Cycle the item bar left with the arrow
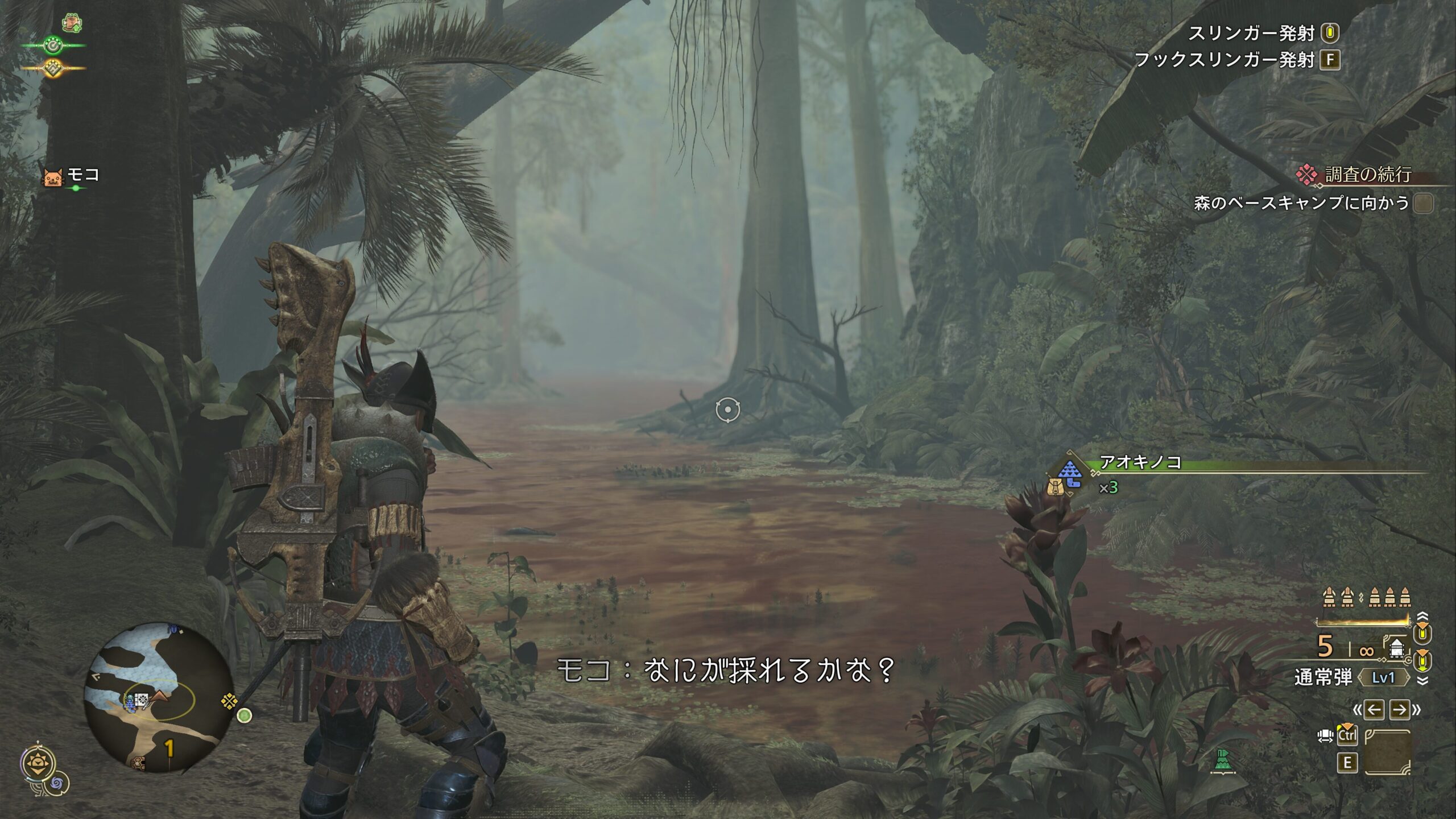 (1374, 709)
